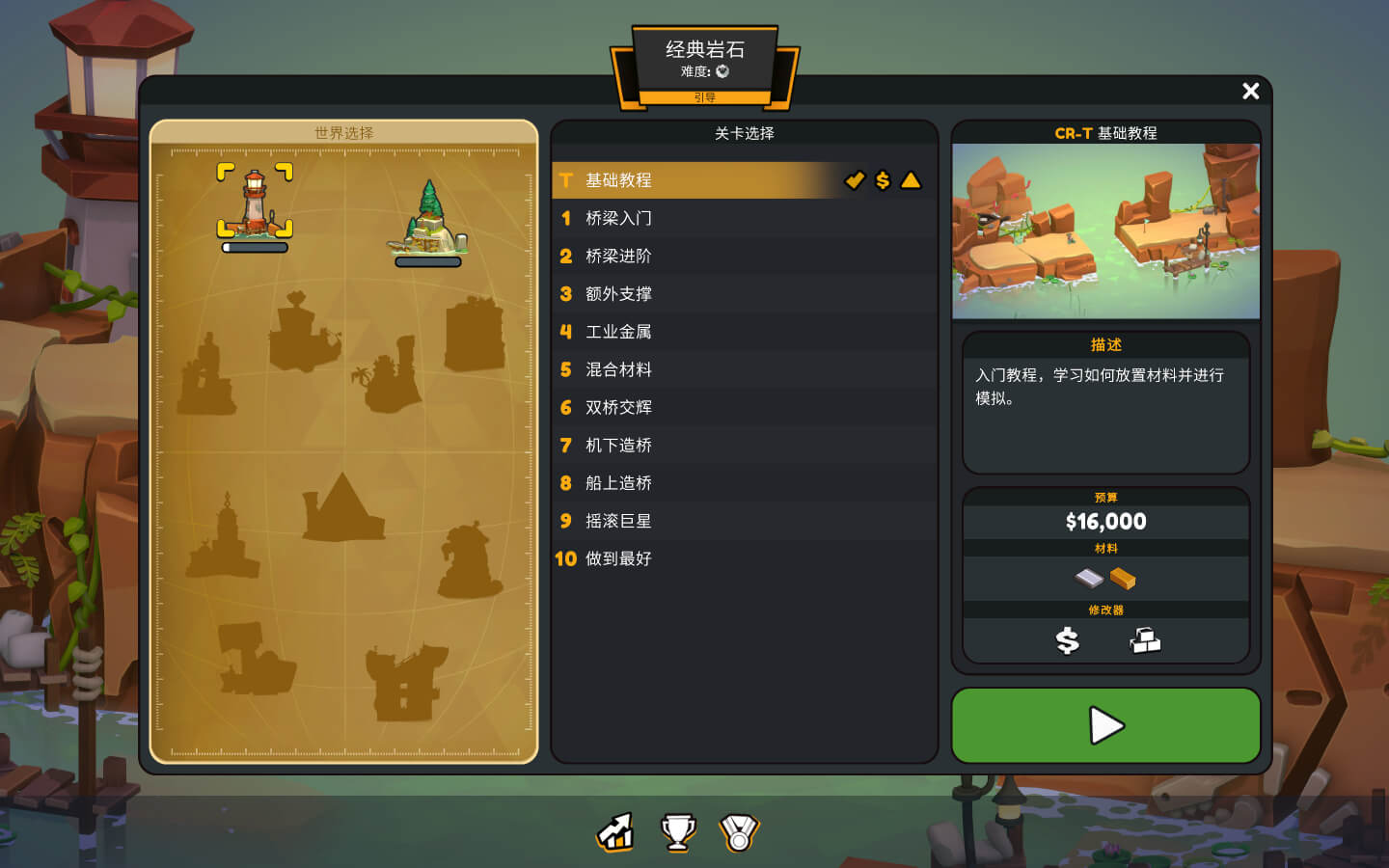Image resolution: width=1389 pixels, height=868 pixels.
Task: Start the level with the green play button
Action: click(1105, 725)
